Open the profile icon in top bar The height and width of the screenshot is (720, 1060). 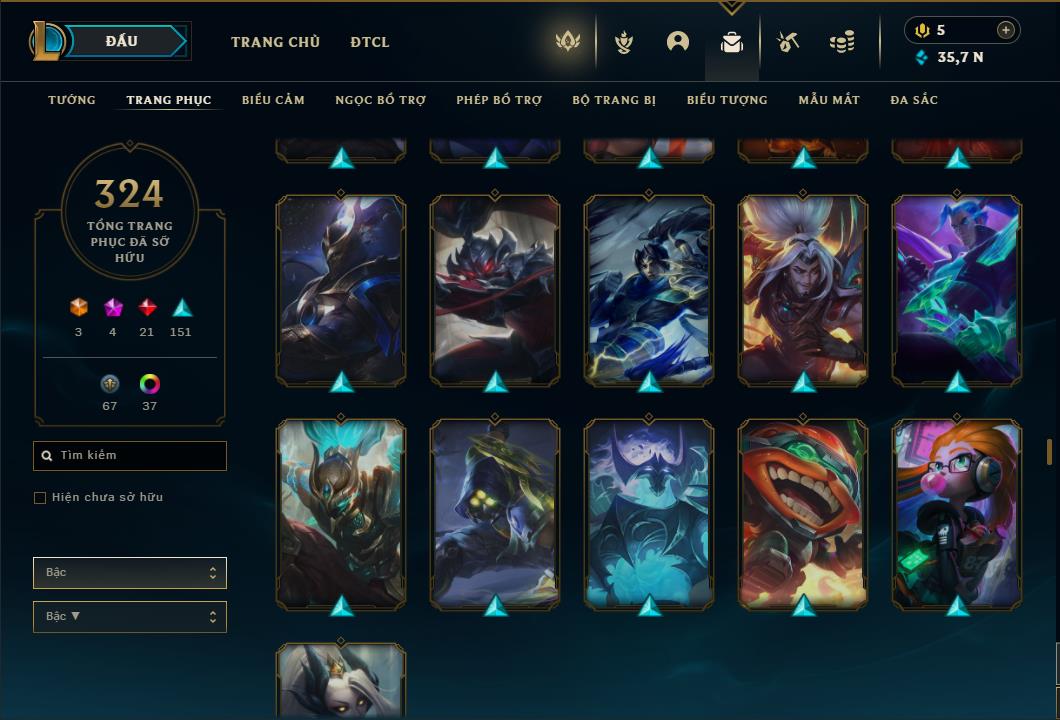(678, 42)
